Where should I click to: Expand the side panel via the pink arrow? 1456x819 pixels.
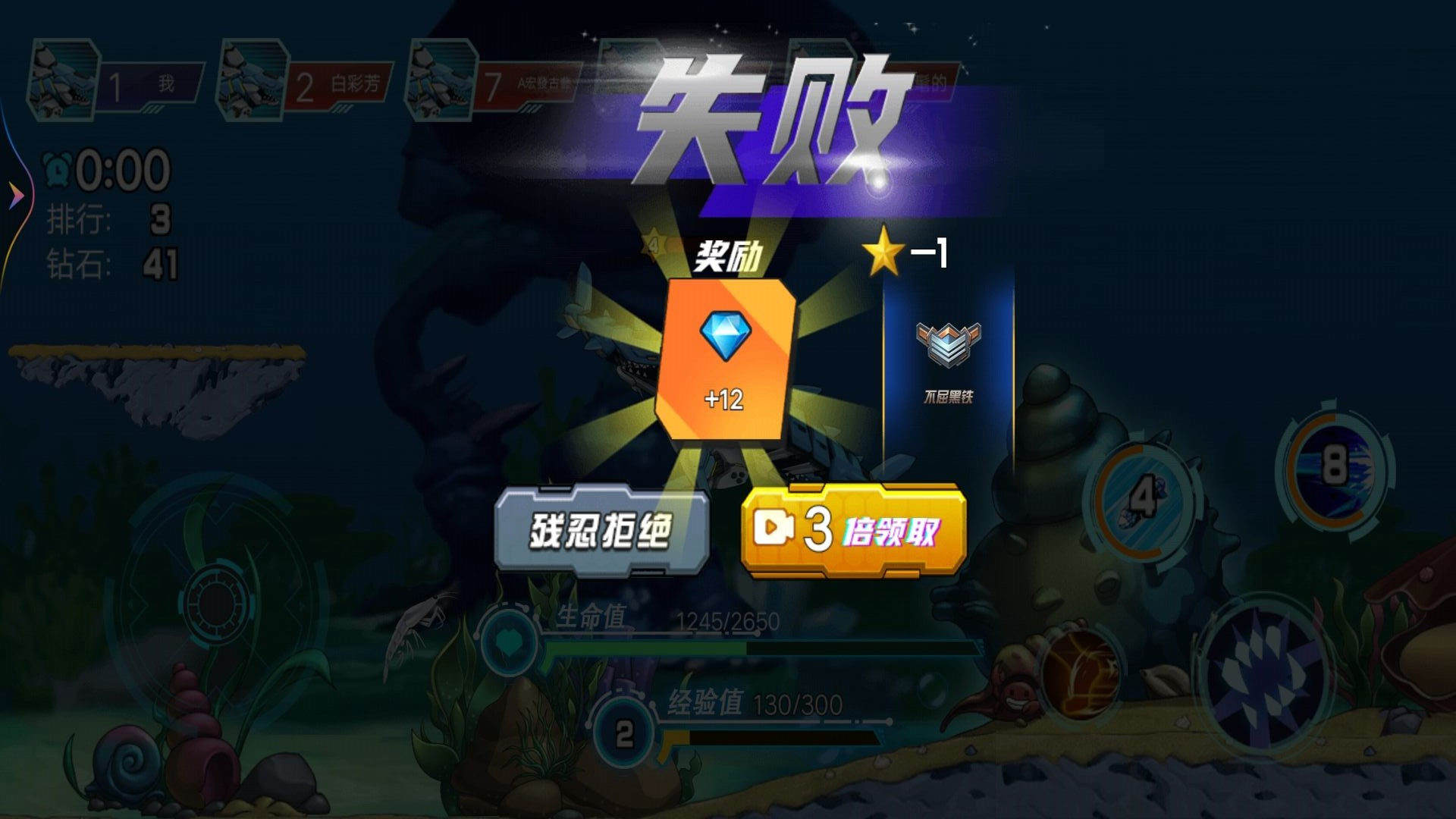click(x=15, y=193)
